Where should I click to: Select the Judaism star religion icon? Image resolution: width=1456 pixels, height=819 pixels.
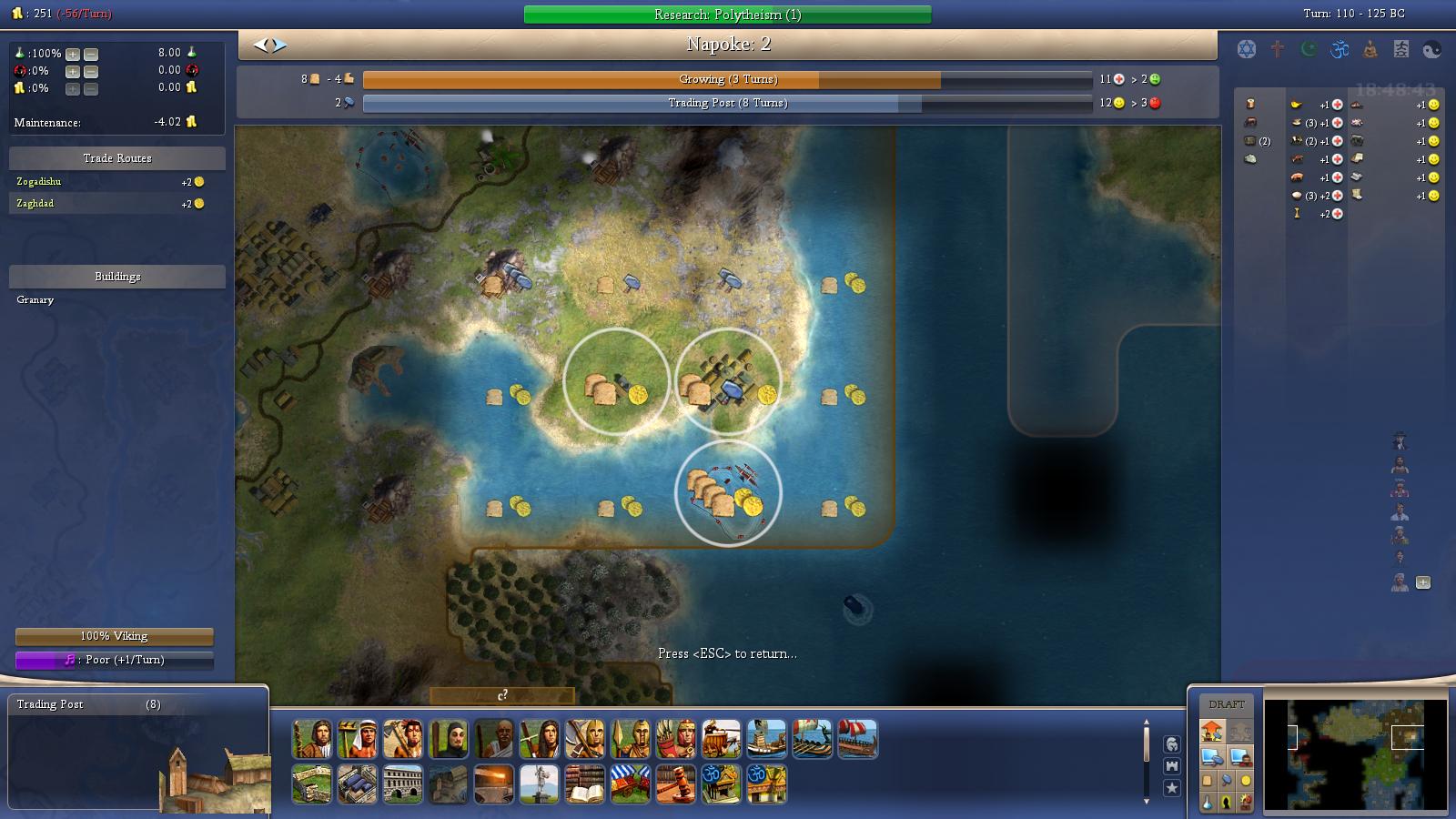click(1246, 48)
